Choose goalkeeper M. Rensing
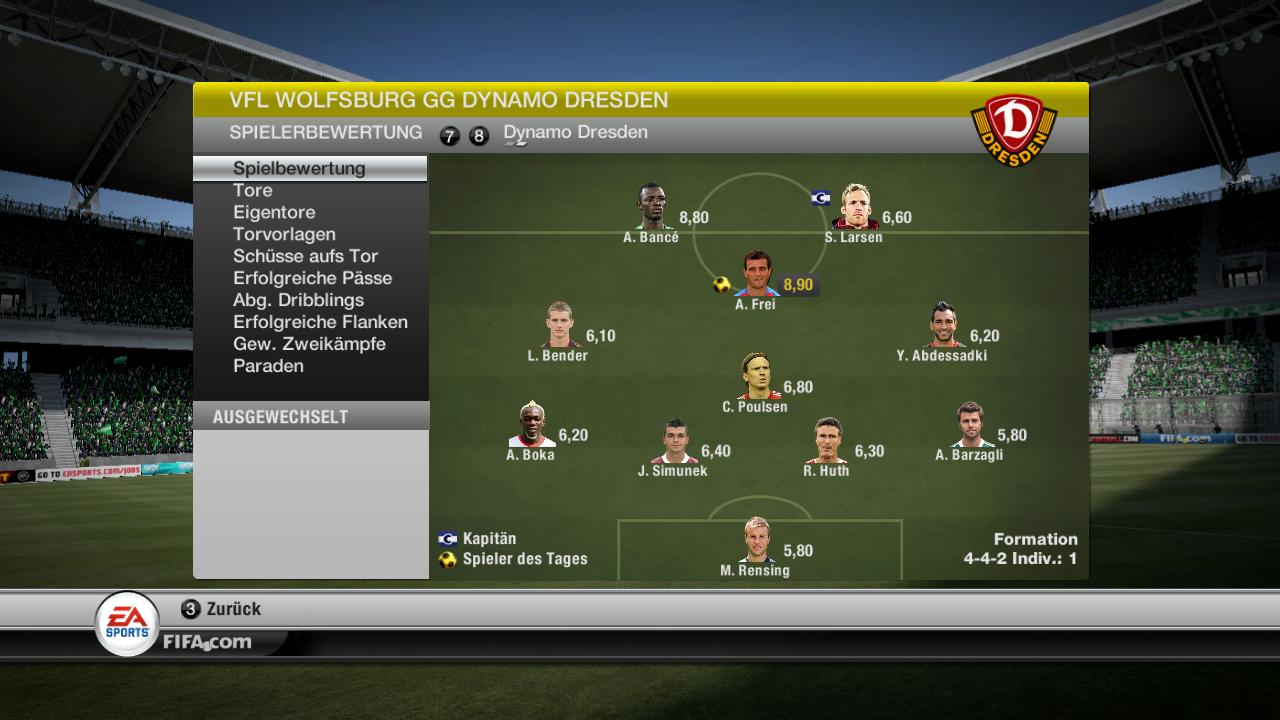1280x720 pixels. click(x=757, y=540)
